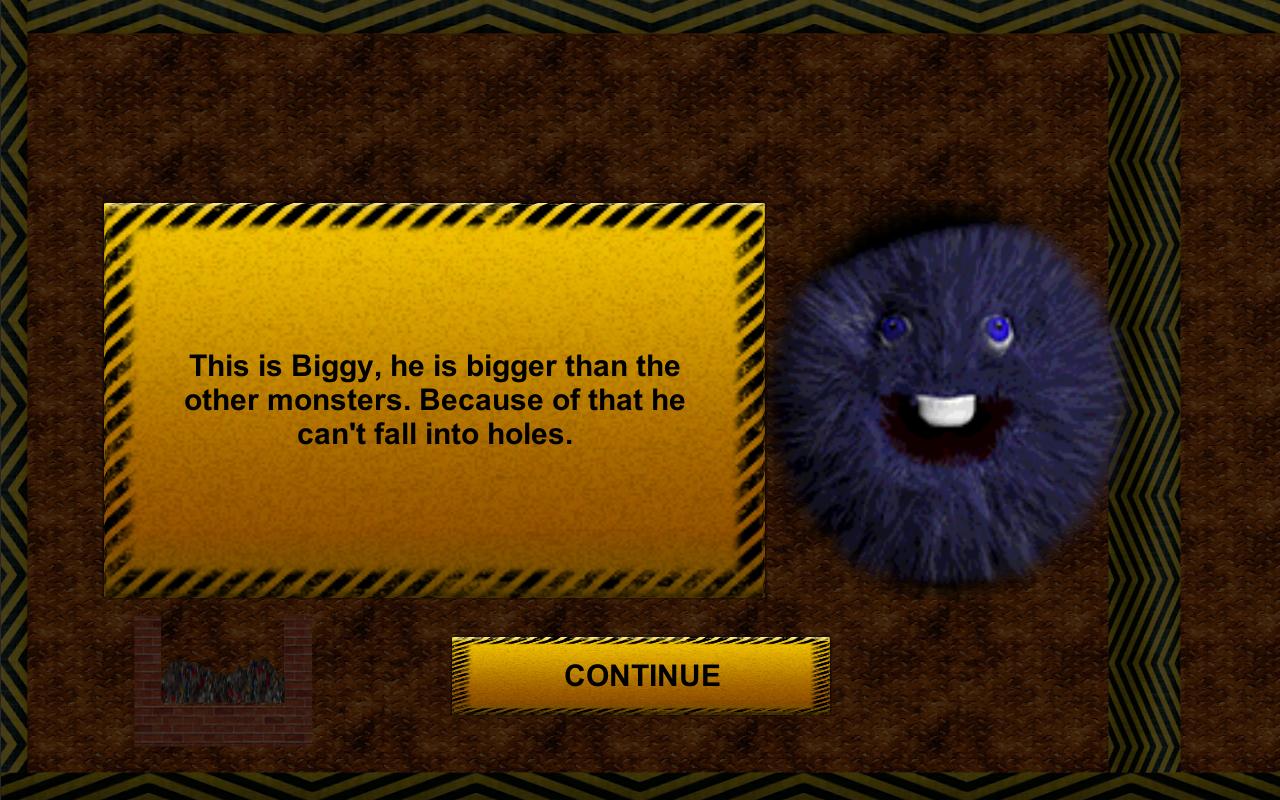
Task: Click the brown textured background area
Action: click(600, 120)
